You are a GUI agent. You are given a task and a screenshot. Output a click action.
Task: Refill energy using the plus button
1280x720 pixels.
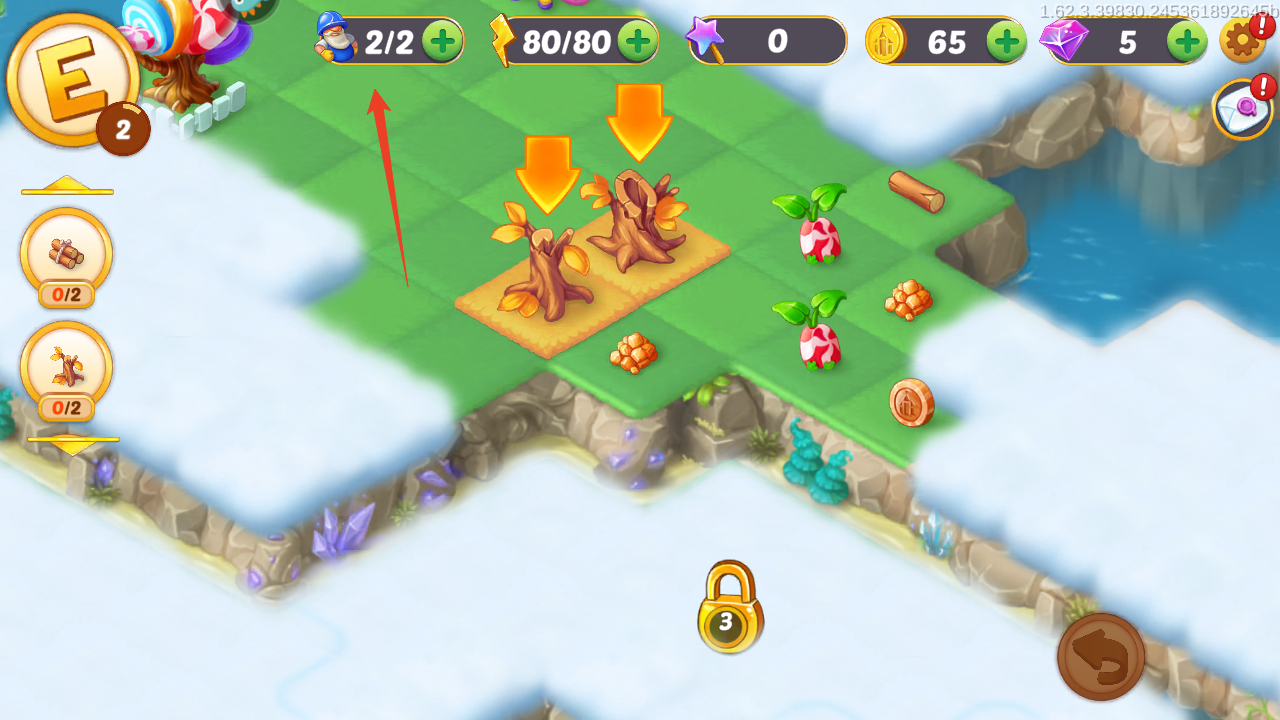(637, 41)
